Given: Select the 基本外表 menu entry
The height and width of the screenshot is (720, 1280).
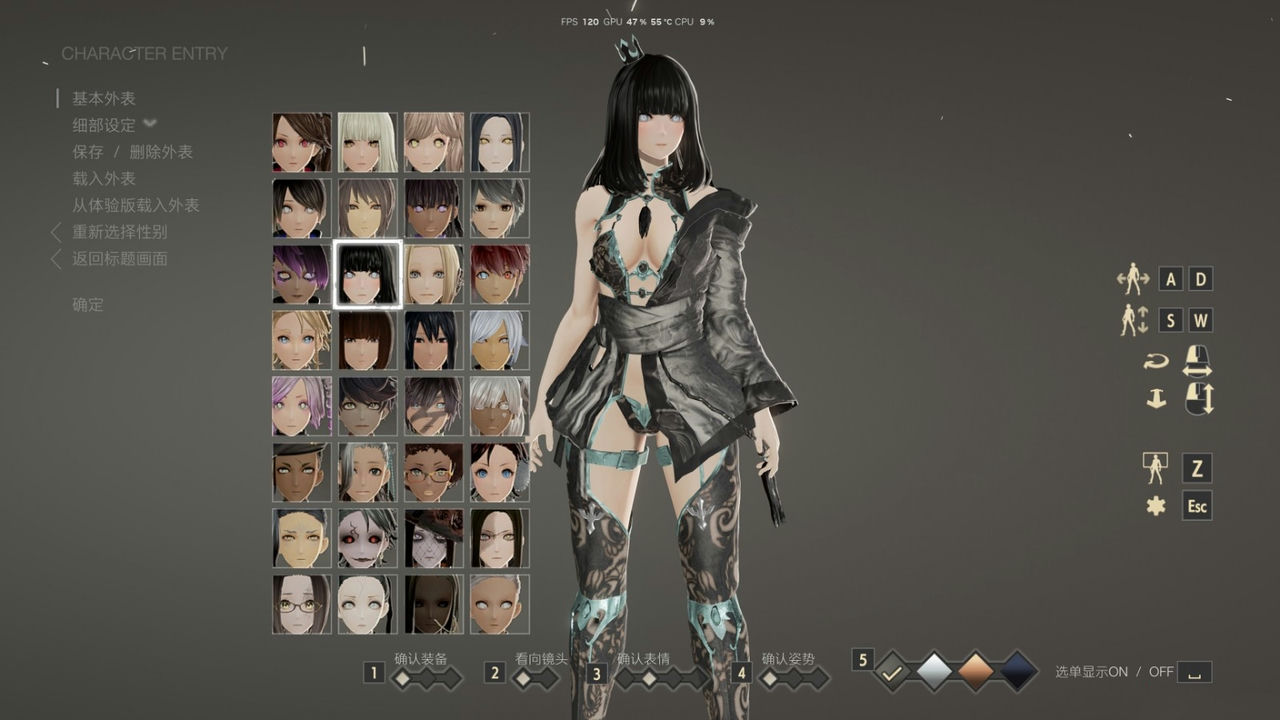Looking at the screenshot, I should click(x=104, y=97).
